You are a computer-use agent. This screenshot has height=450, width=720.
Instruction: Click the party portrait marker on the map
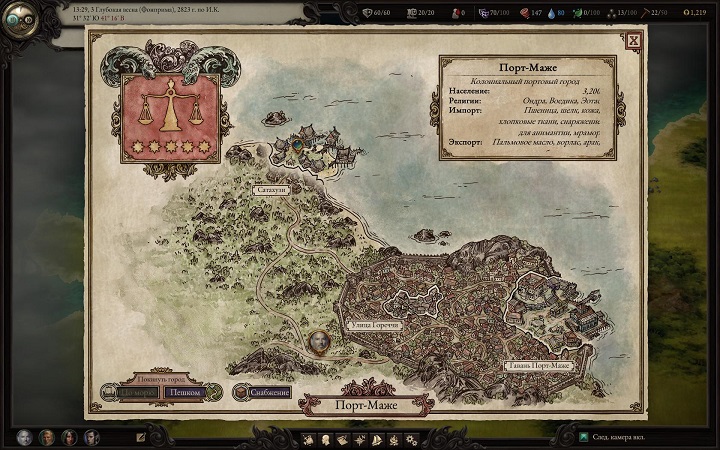(x=320, y=341)
